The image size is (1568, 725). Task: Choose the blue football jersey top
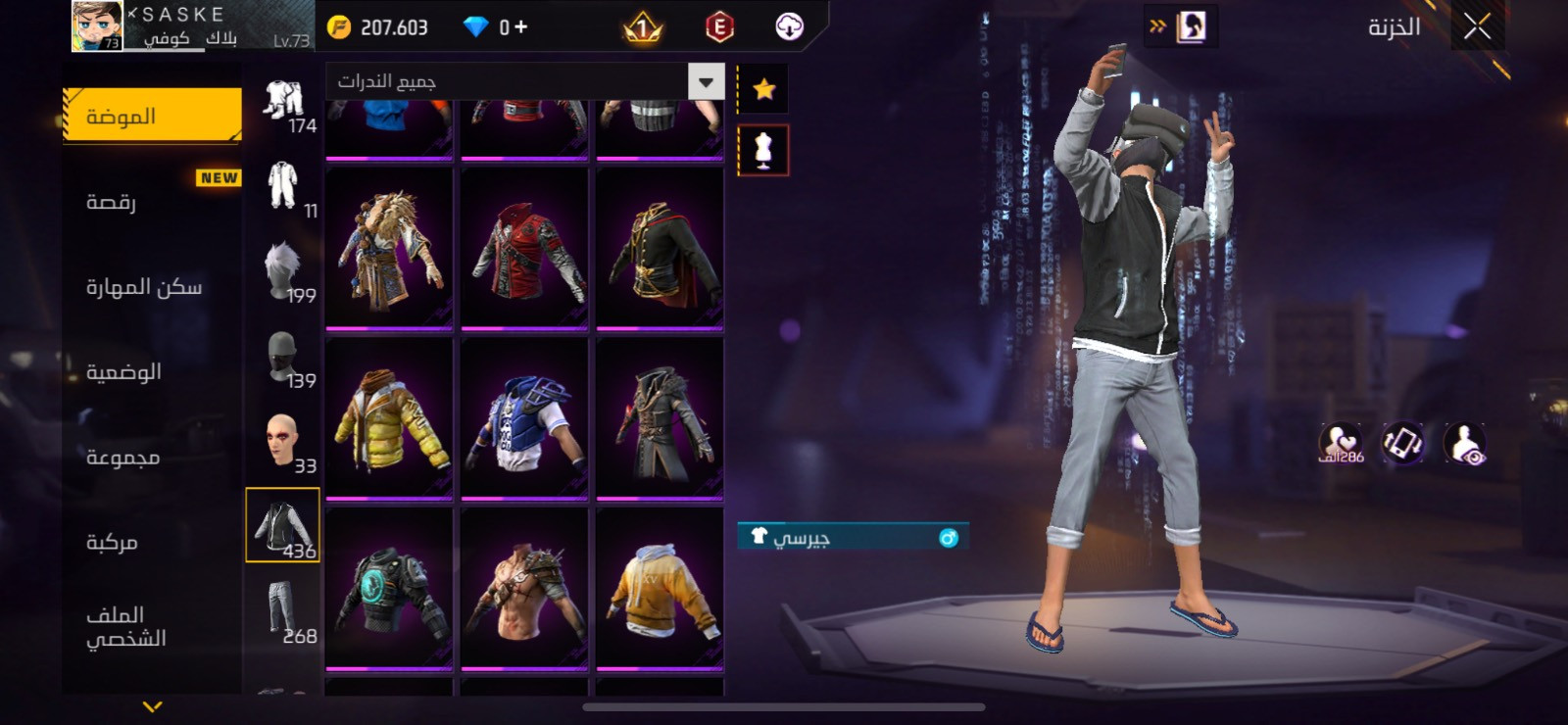coord(524,418)
